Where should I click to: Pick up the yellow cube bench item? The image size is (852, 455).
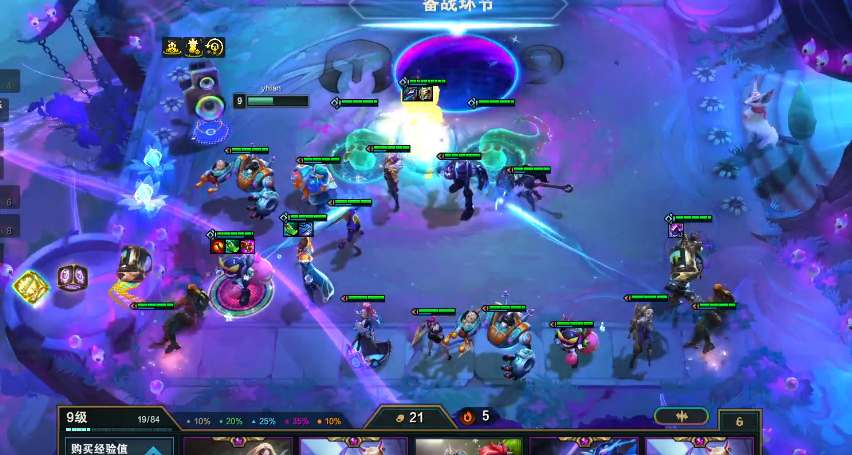click(32, 287)
